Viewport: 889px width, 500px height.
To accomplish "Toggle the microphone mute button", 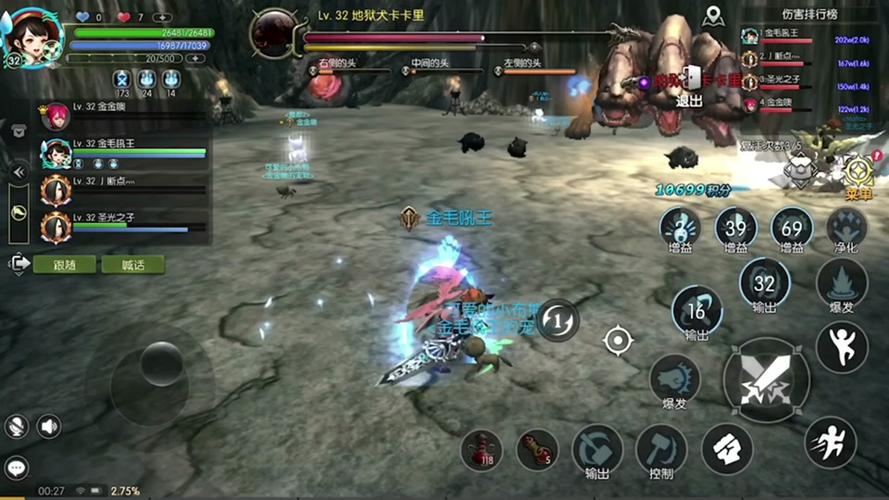I will [x=16, y=427].
